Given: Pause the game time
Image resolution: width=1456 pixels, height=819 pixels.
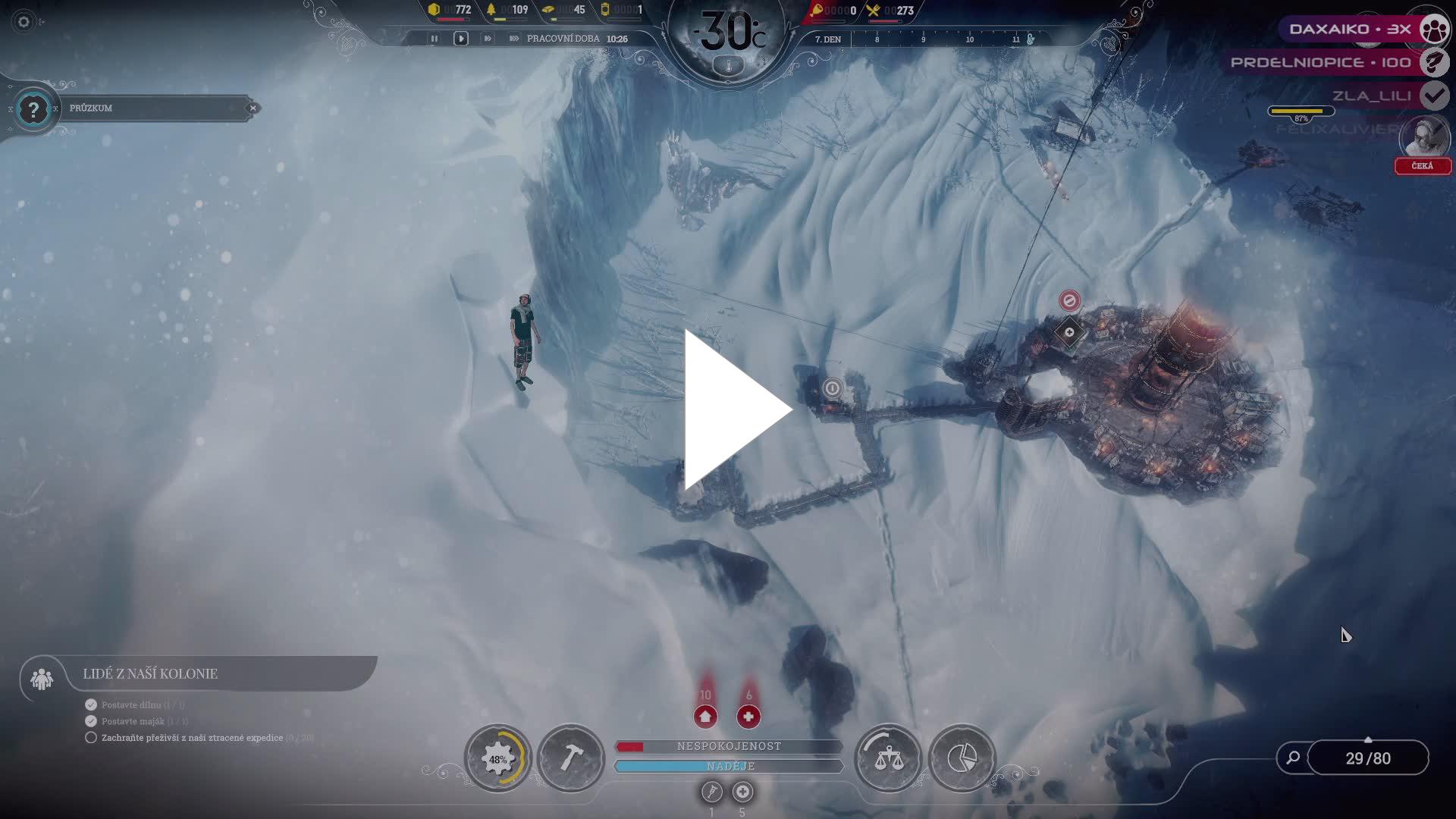Looking at the screenshot, I should coord(435,39).
